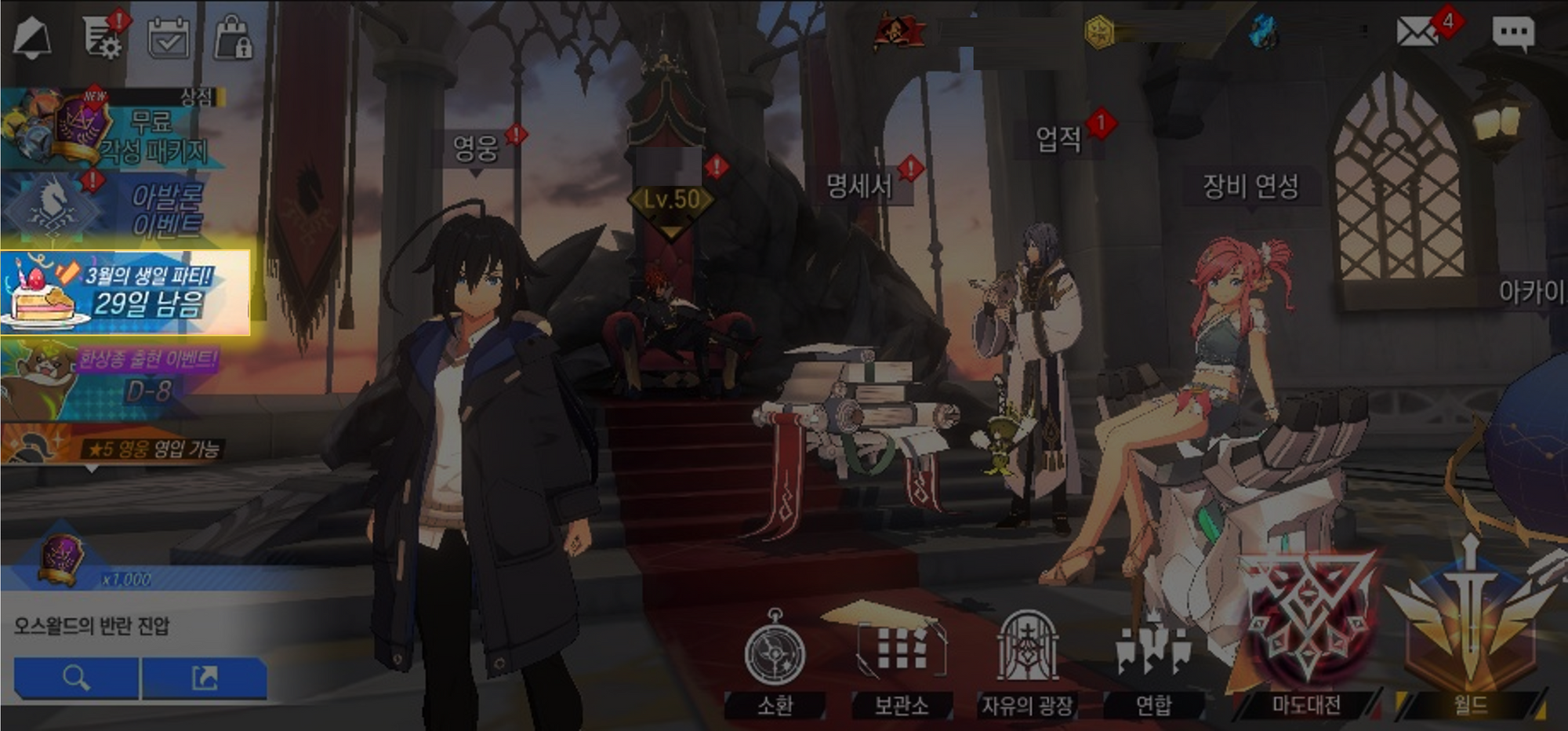
Task: Open the 장비 연성 equipment menu
Action: 1250,187
